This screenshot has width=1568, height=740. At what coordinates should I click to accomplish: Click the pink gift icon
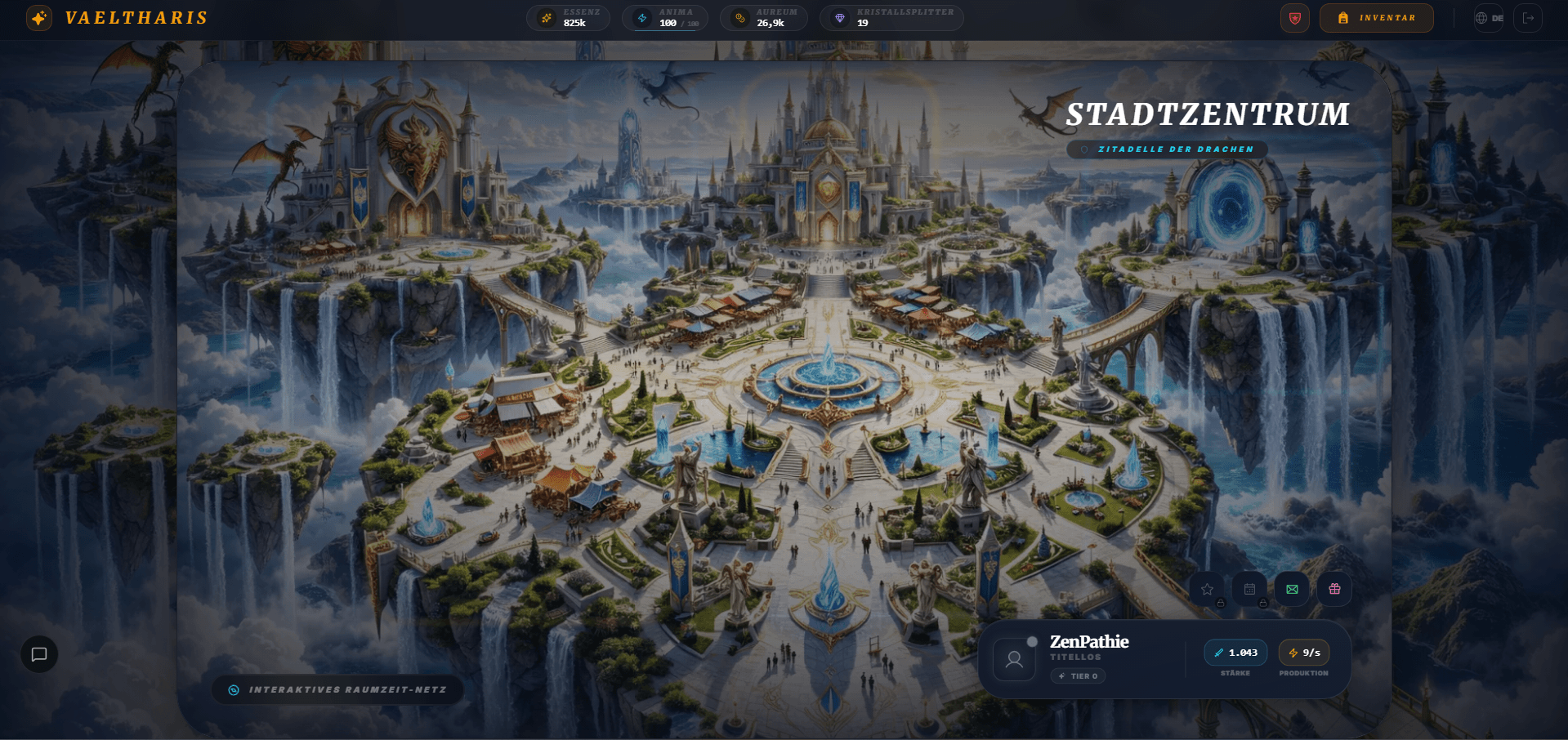tap(1334, 588)
